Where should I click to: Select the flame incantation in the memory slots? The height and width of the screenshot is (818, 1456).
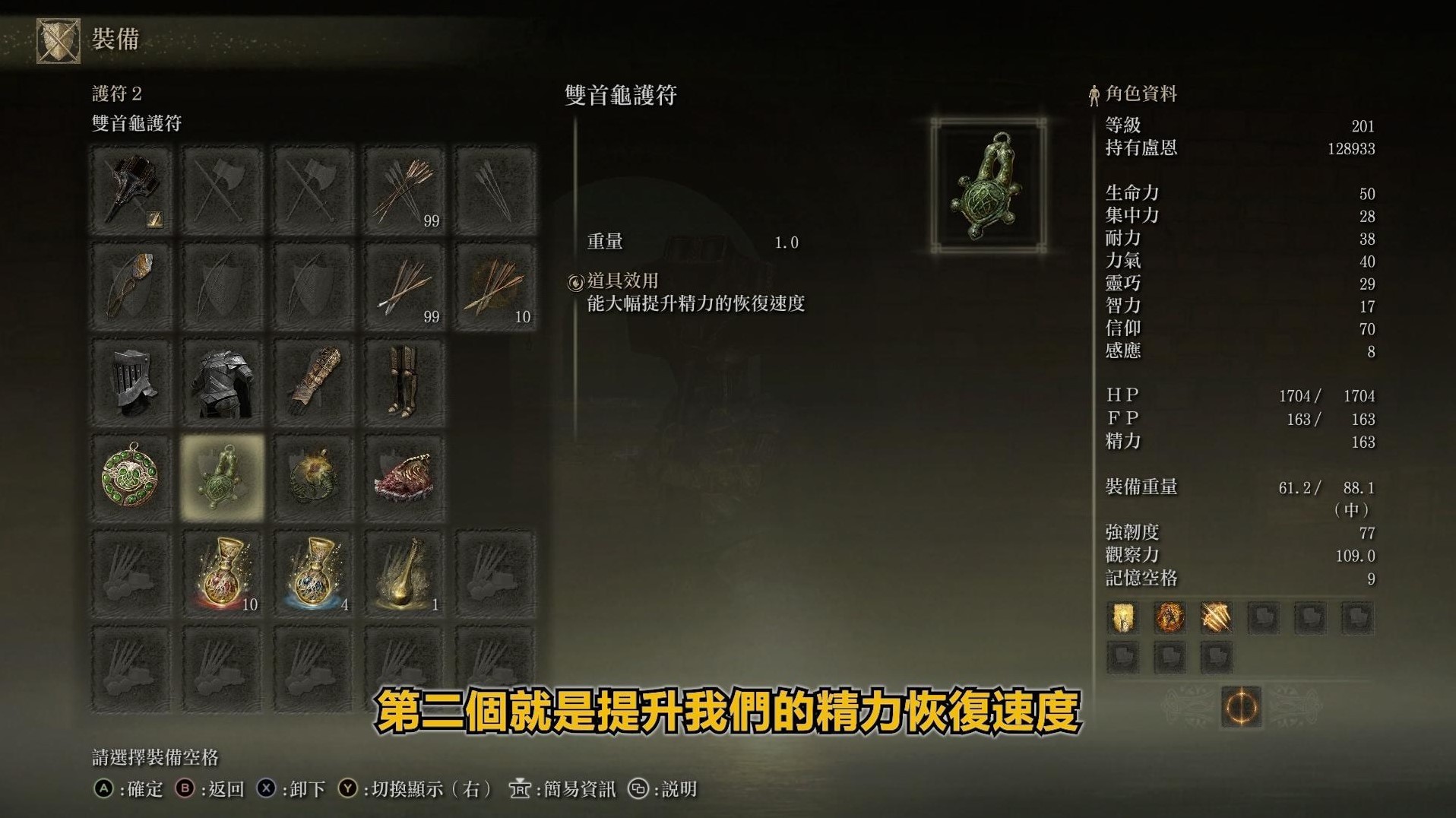1169,618
